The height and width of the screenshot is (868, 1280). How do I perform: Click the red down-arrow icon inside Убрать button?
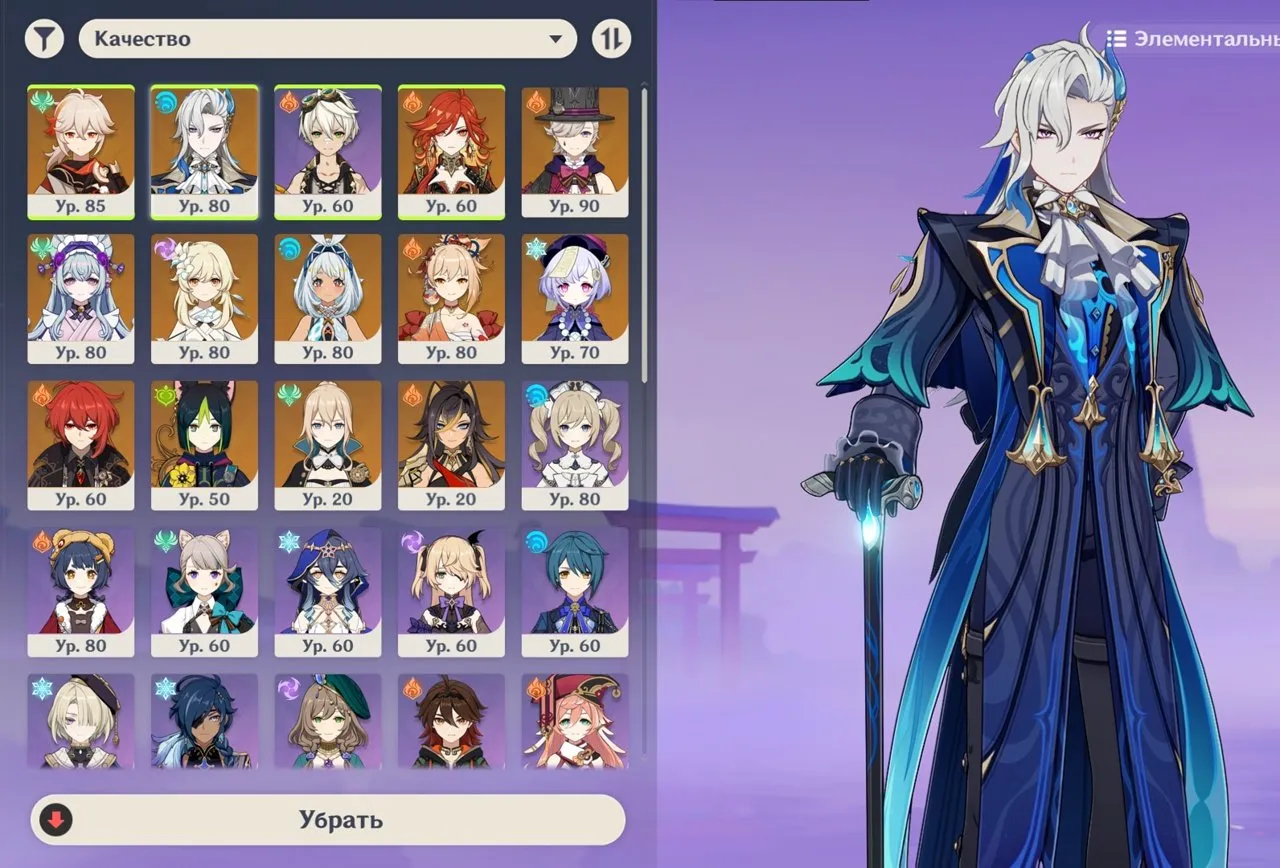click(x=57, y=819)
